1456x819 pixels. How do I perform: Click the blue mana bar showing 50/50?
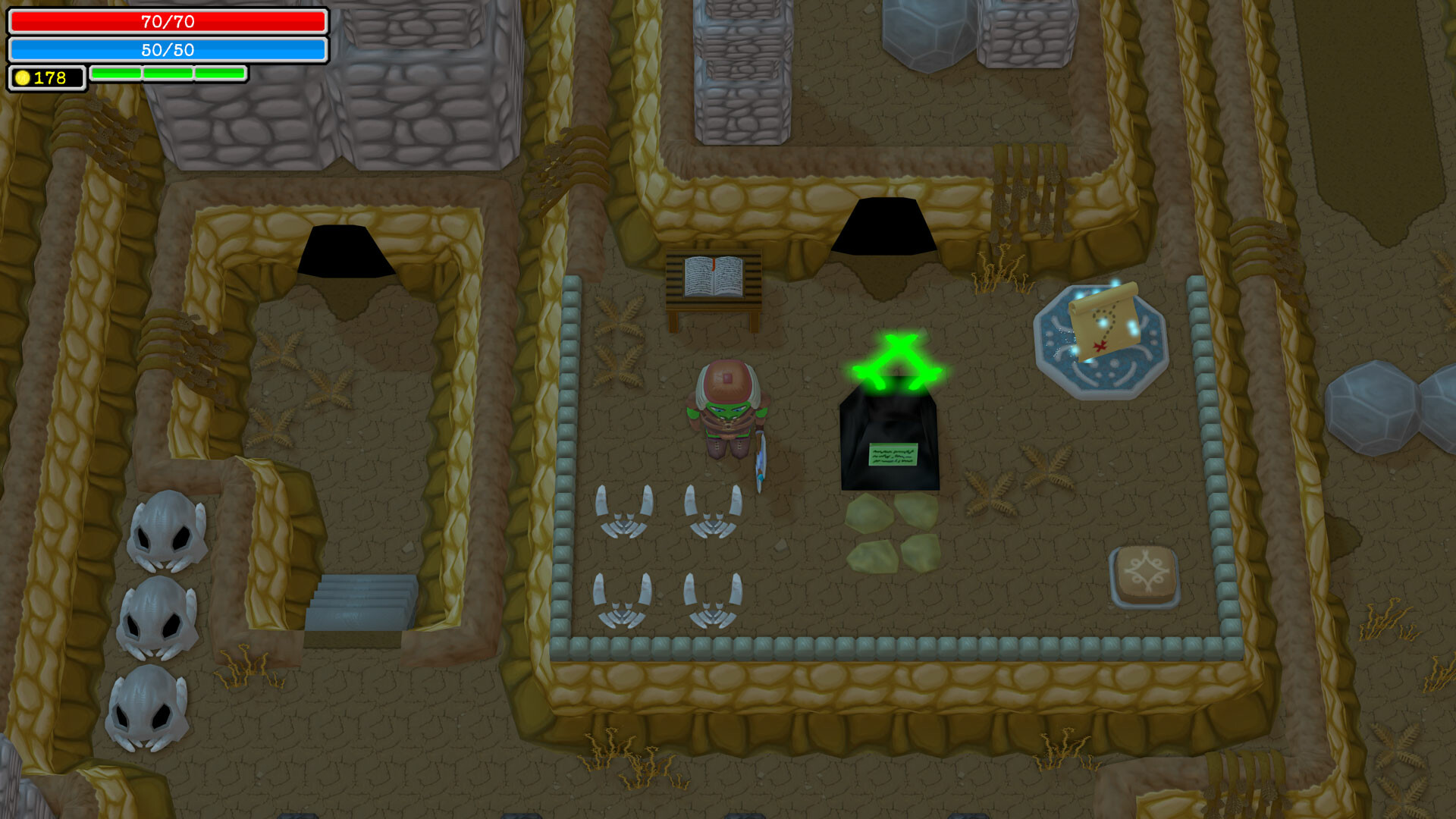pyautogui.click(x=167, y=51)
